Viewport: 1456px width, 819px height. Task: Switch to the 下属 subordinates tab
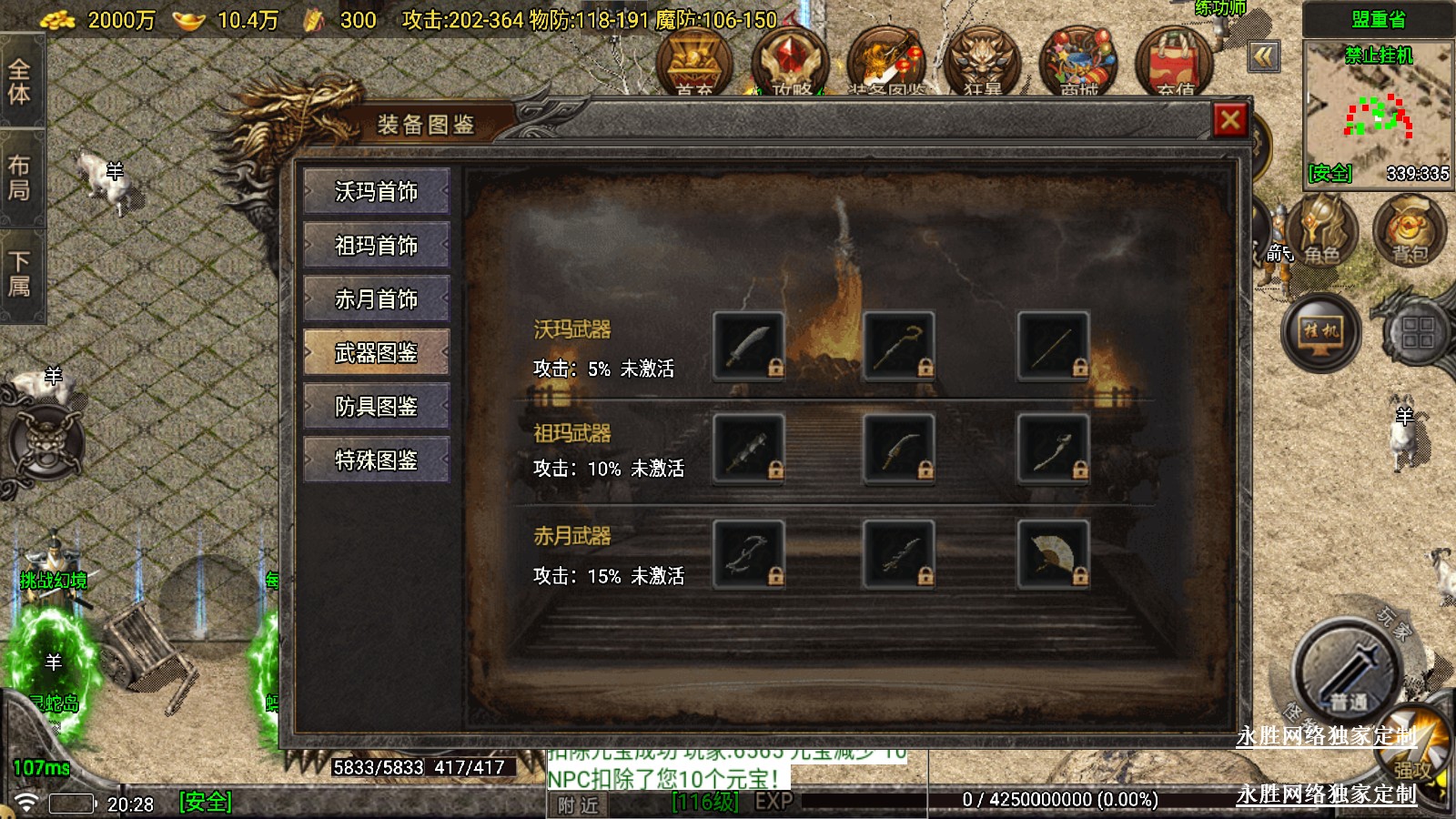(20, 275)
